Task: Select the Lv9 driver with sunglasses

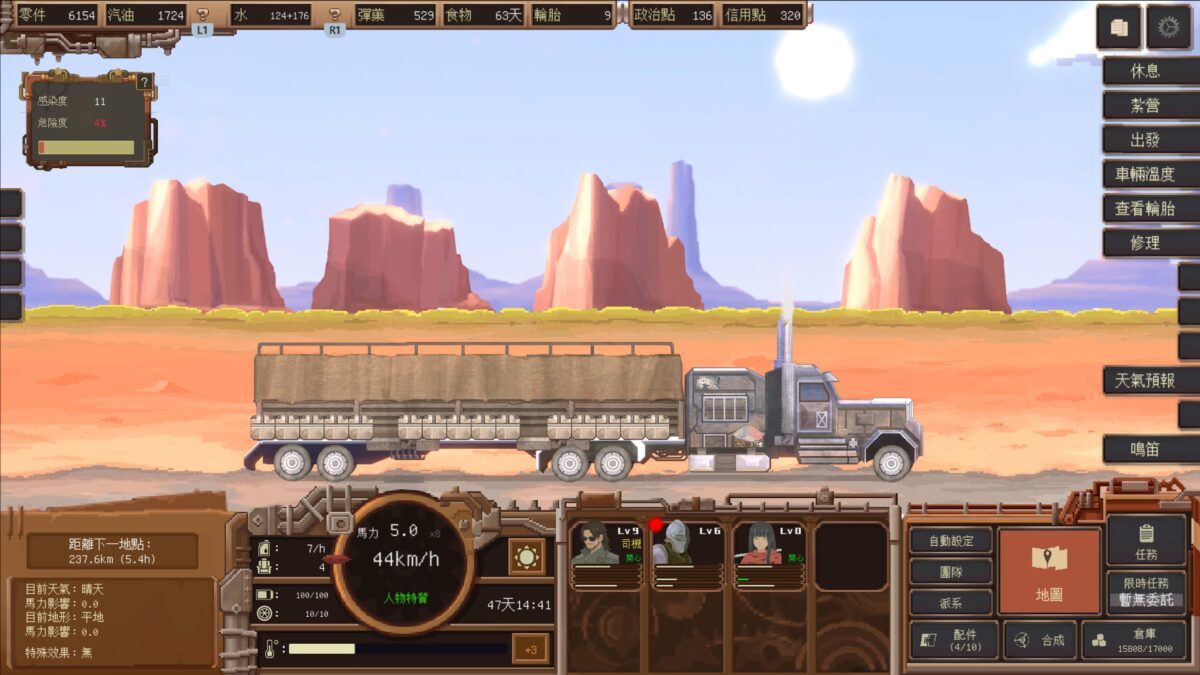Action: 605,553
